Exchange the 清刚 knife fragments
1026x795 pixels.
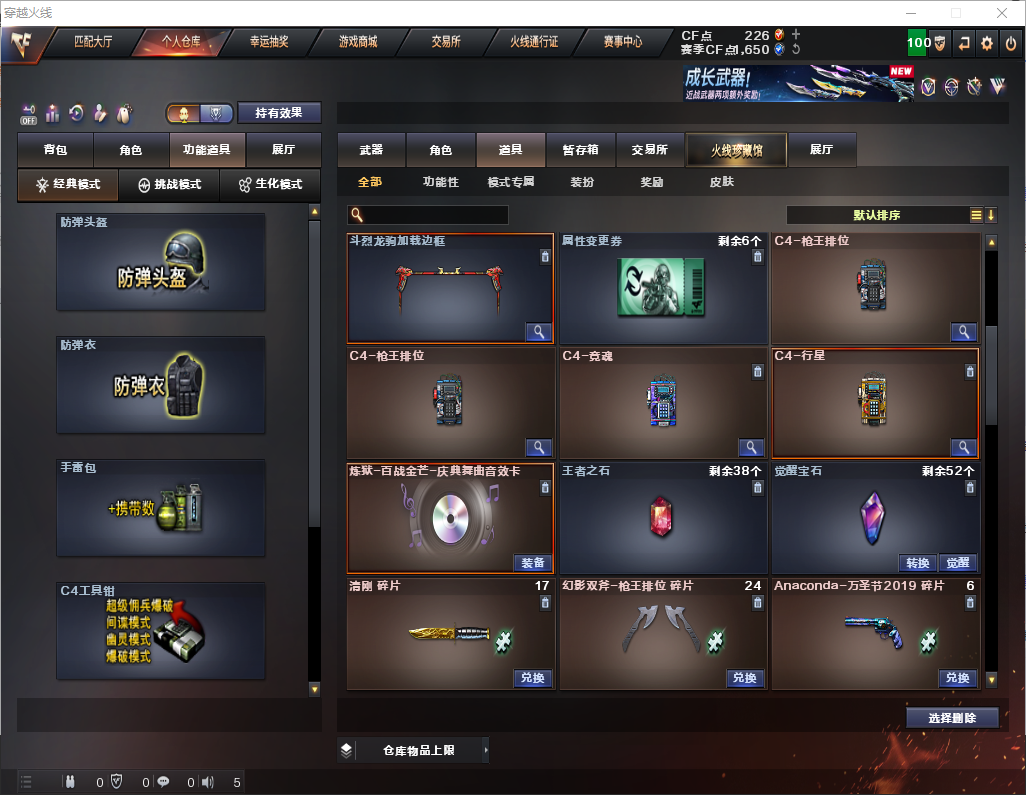pyautogui.click(x=533, y=678)
